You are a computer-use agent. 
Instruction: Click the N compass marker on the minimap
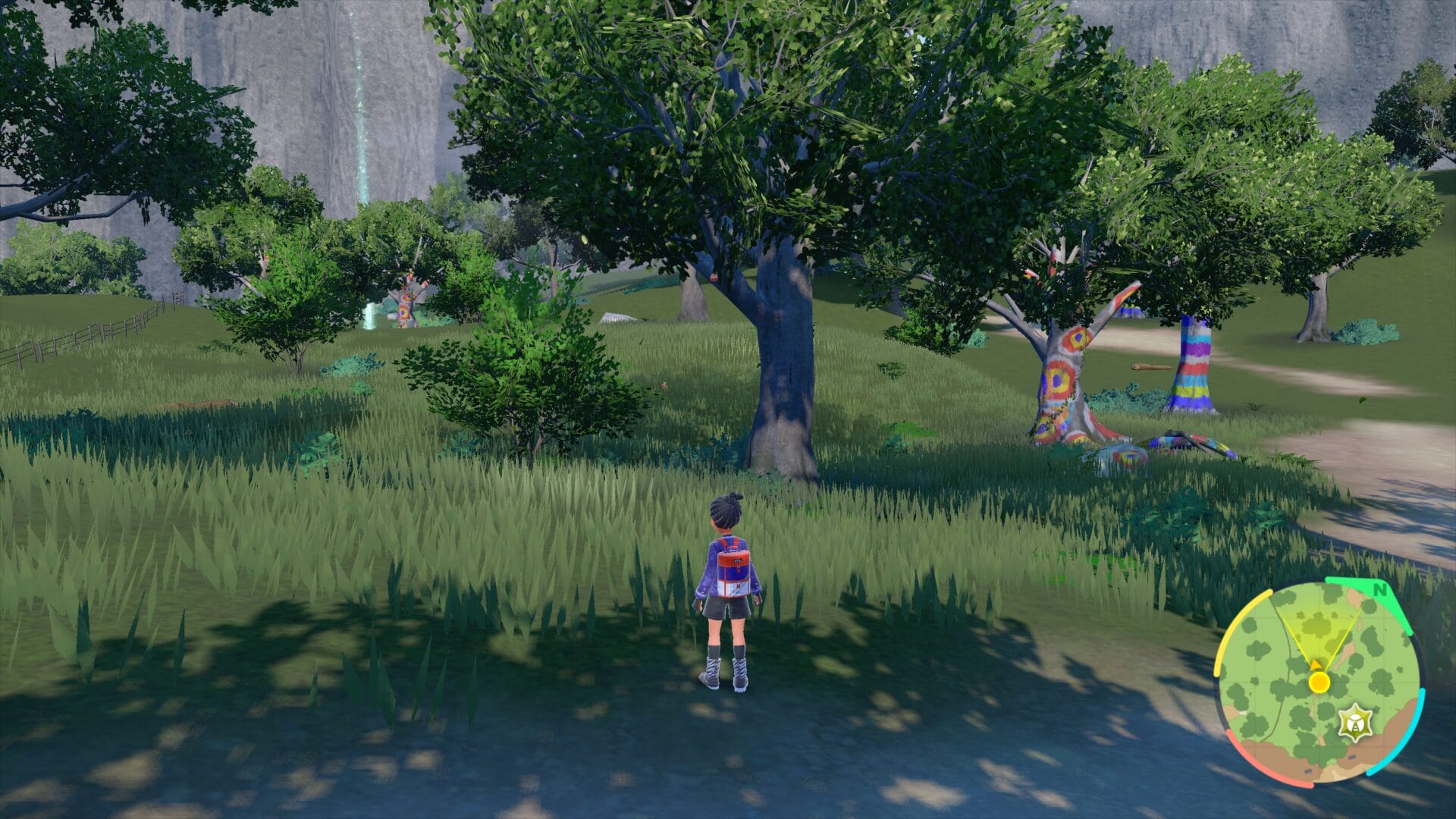[x=1380, y=591]
